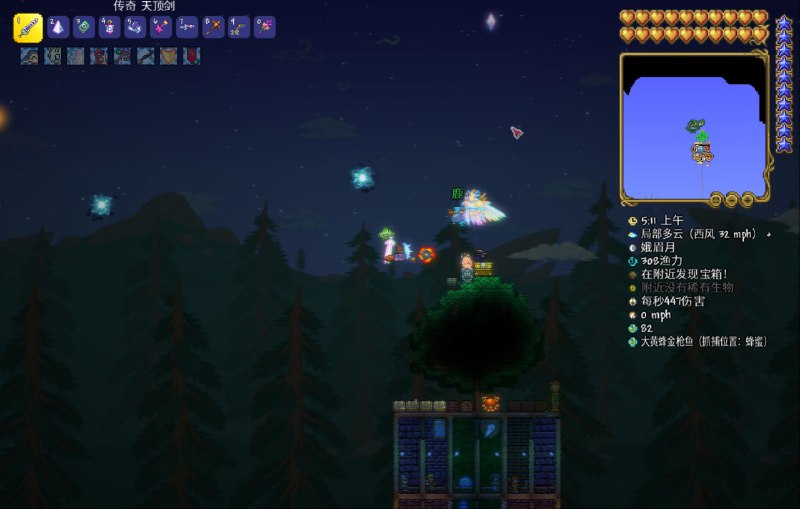Choose the green item in hotbar slot 3
This screenshot has width=800, height=509.
coord(84,27)
